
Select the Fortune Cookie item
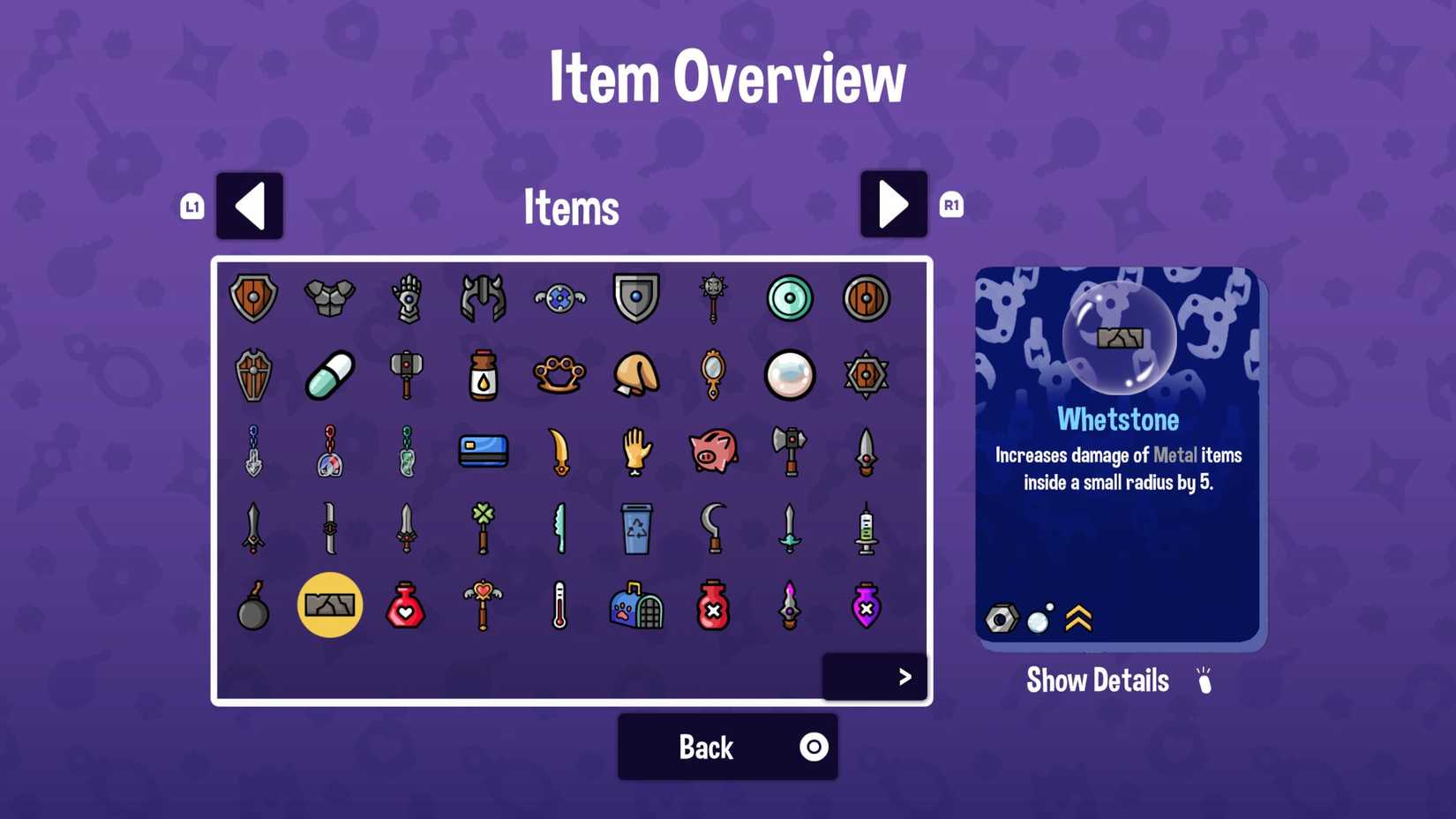pyautogui.click(x=636, y=374)
